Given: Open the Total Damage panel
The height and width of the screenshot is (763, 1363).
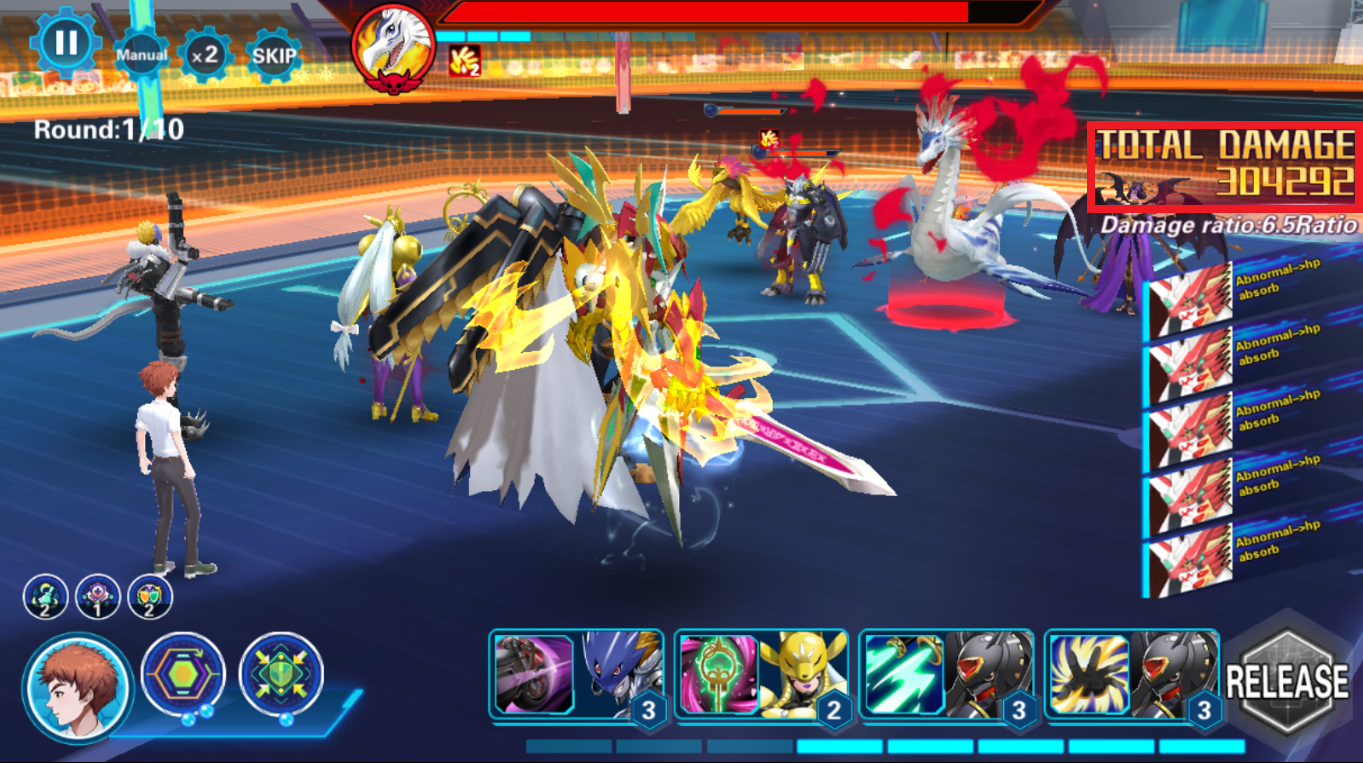Looking at the screenshot, I should (x=1224, y=167).
